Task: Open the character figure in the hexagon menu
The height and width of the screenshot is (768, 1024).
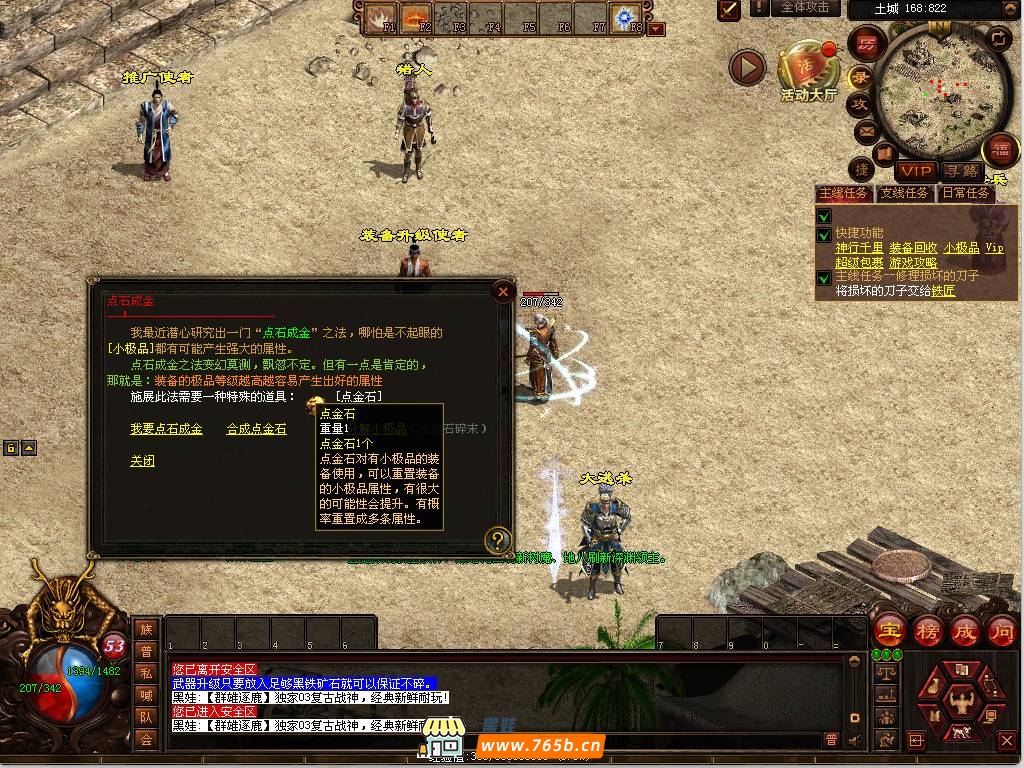Action: point(961,702)
